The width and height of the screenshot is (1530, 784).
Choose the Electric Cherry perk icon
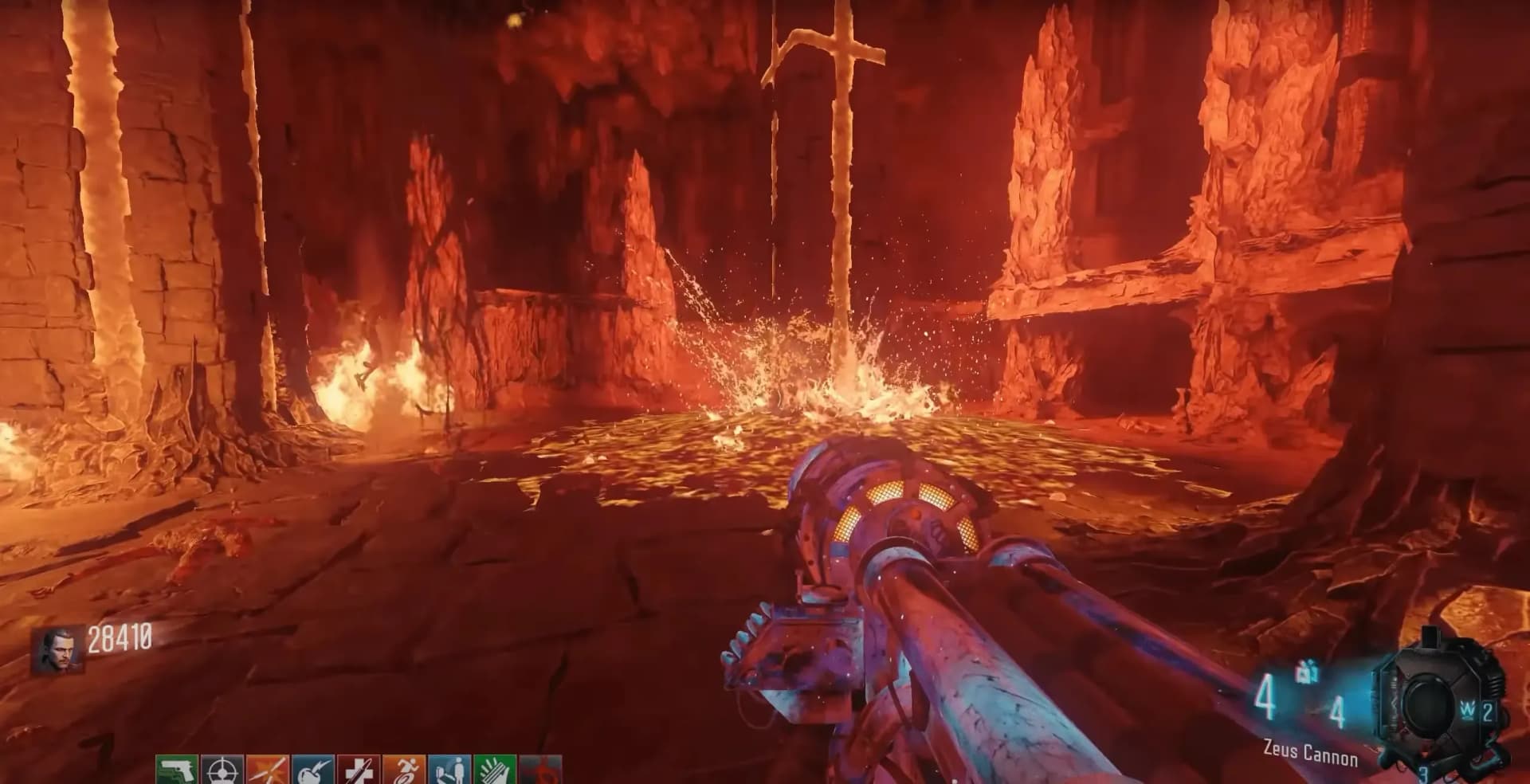(x=313, y=771)
